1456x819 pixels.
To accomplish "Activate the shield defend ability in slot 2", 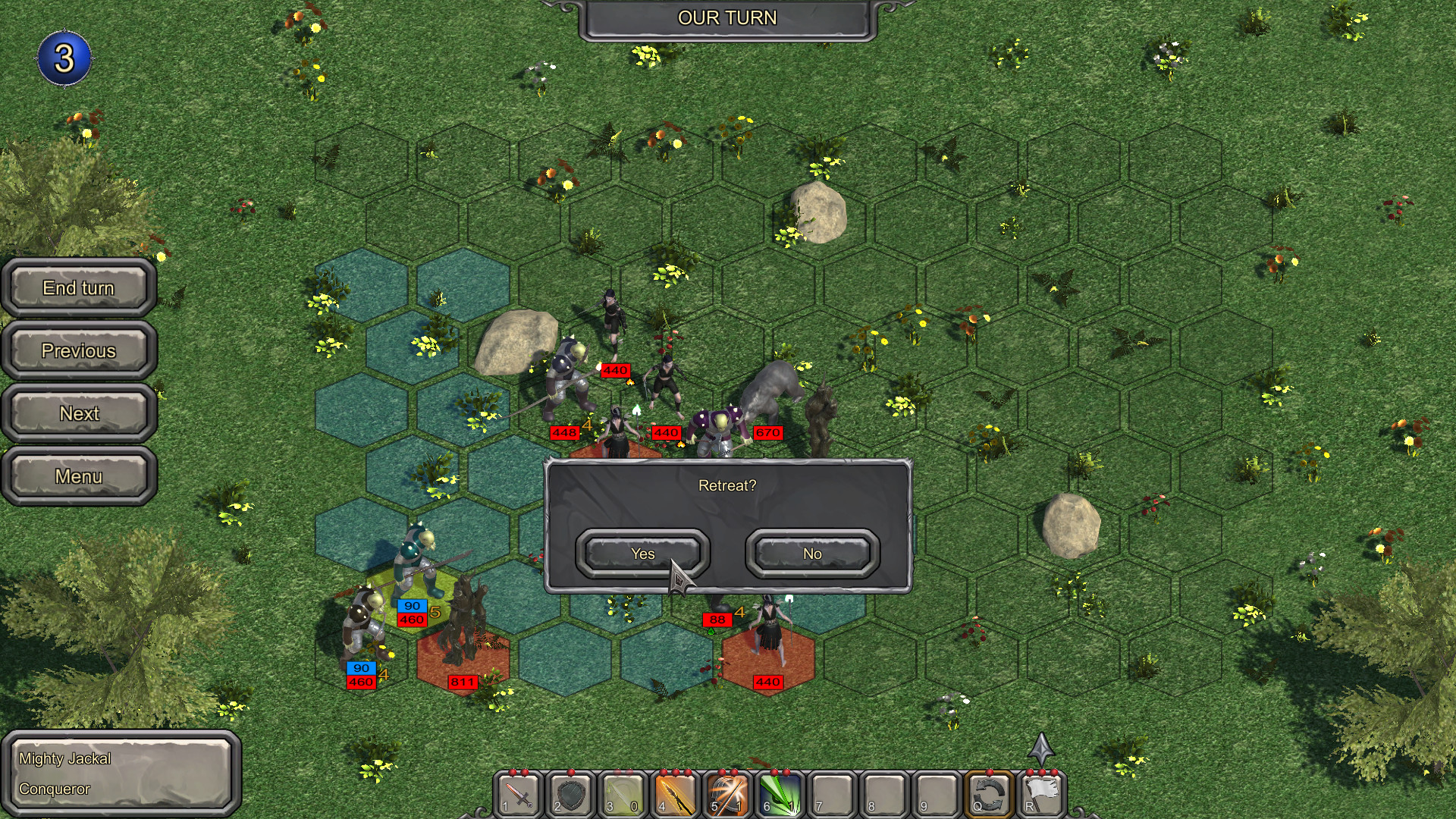I will coord(570,796).
